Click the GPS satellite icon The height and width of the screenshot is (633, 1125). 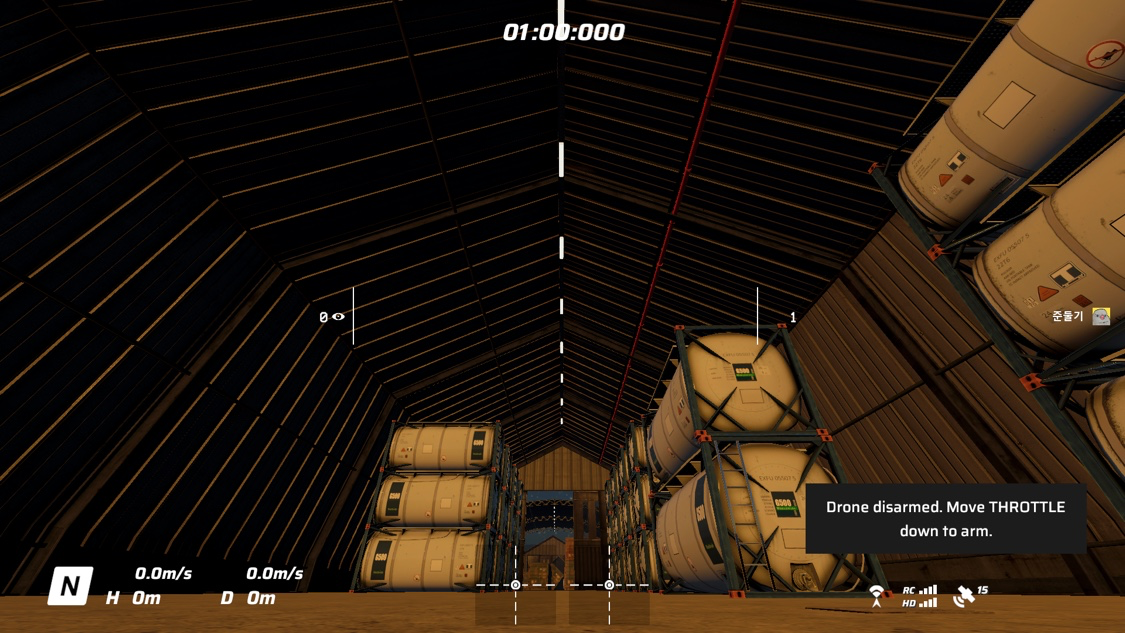(x=964, y=597)
